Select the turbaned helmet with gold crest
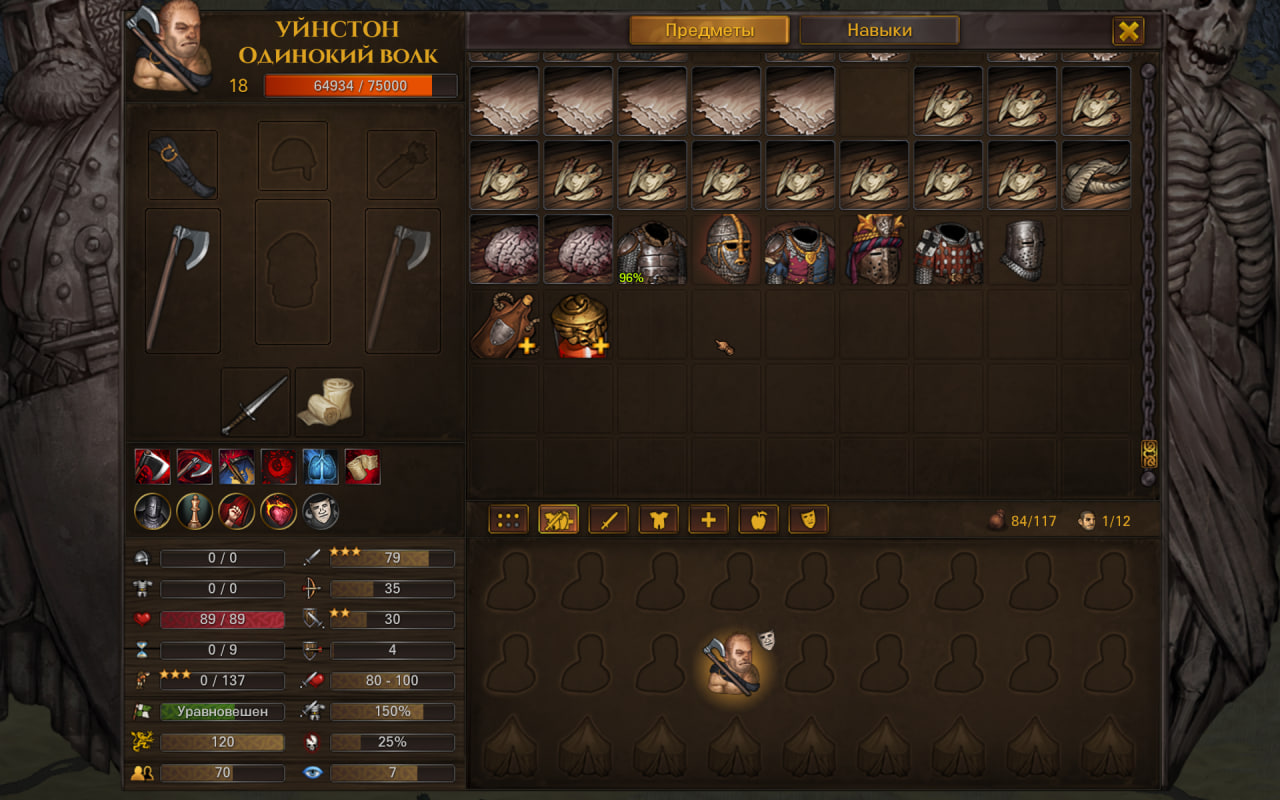This screenshot has width=1280, height=800. [874, 249]
